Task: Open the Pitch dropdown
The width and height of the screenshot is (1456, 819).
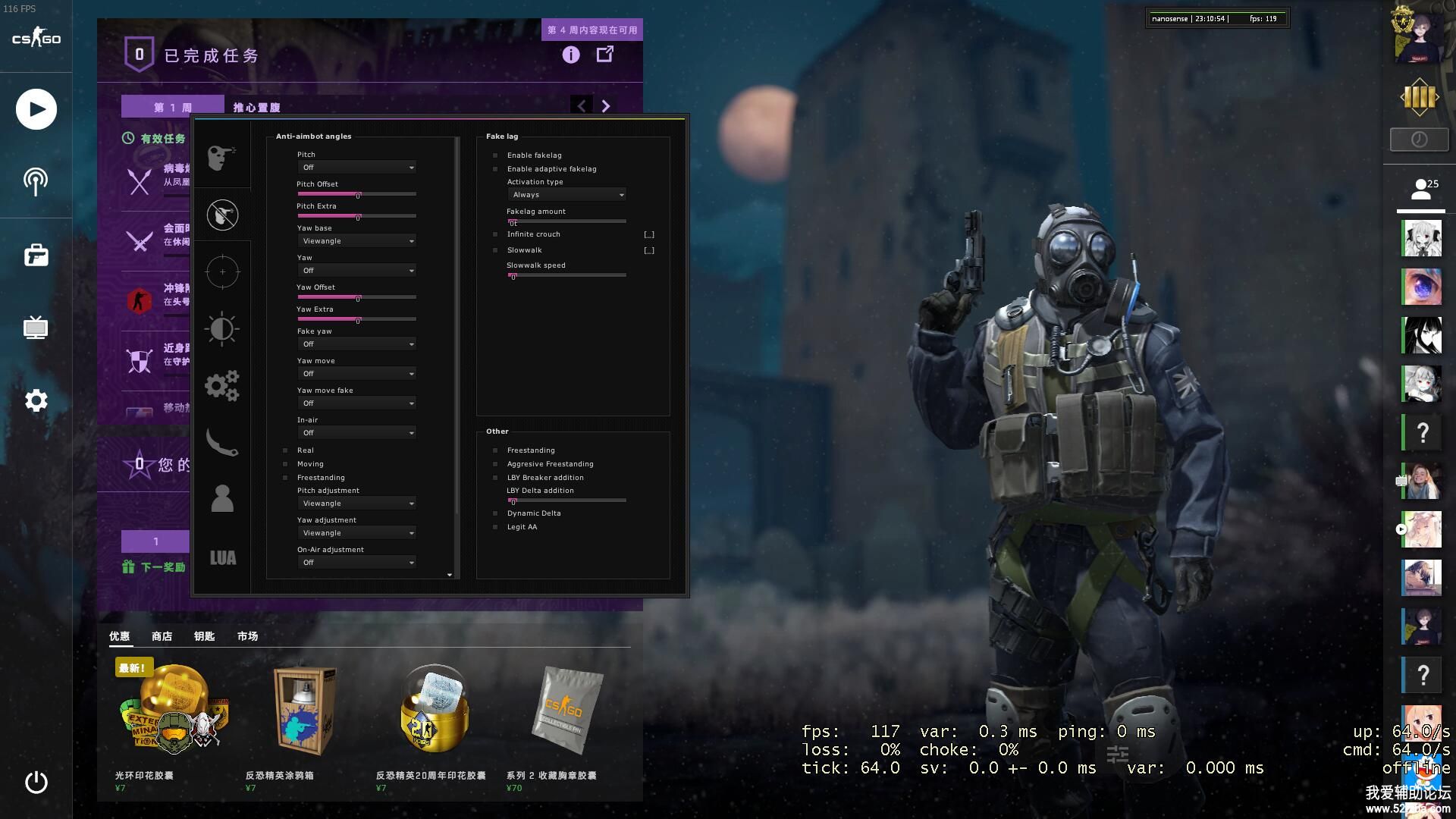Action: (x=356, y=168)
